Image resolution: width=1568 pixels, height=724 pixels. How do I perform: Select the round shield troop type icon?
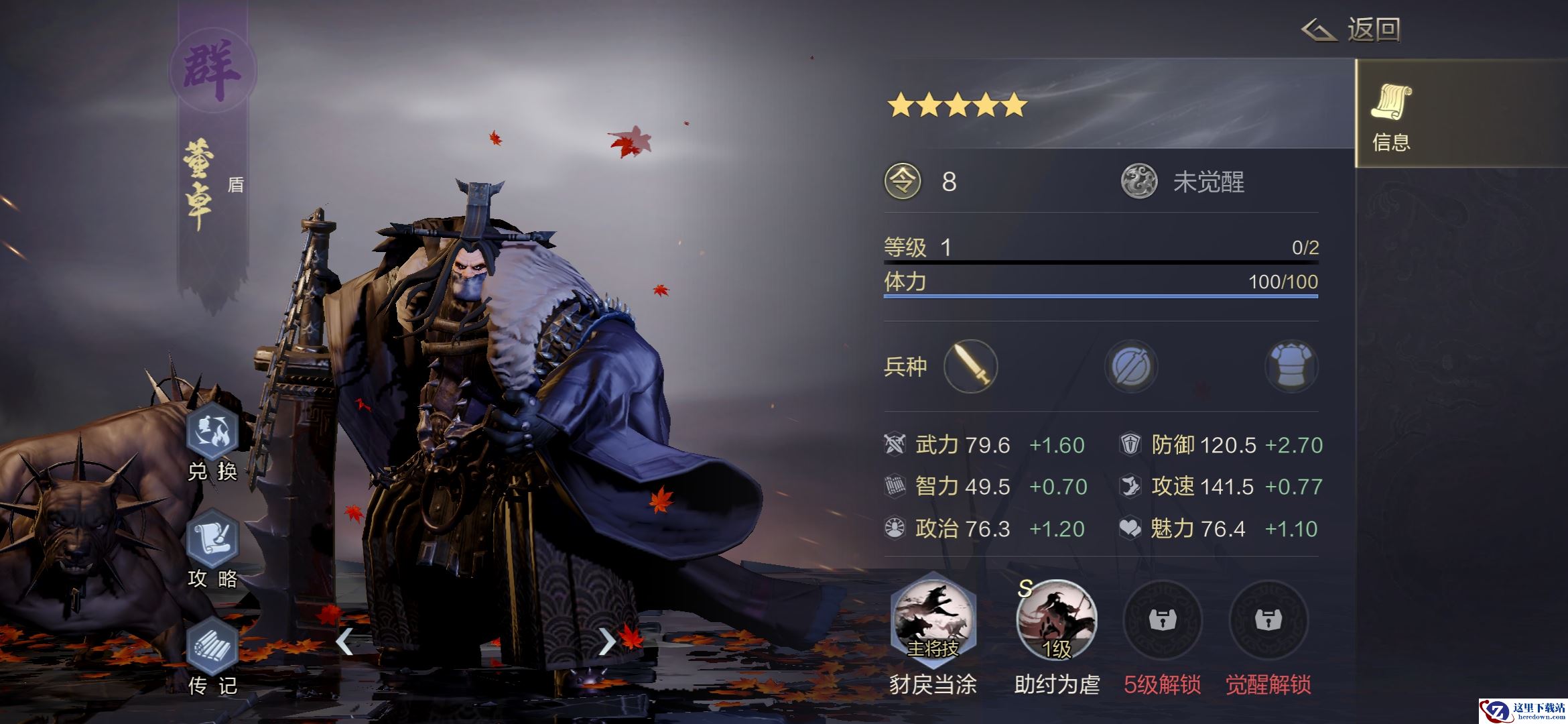(x=1131, y=366)
